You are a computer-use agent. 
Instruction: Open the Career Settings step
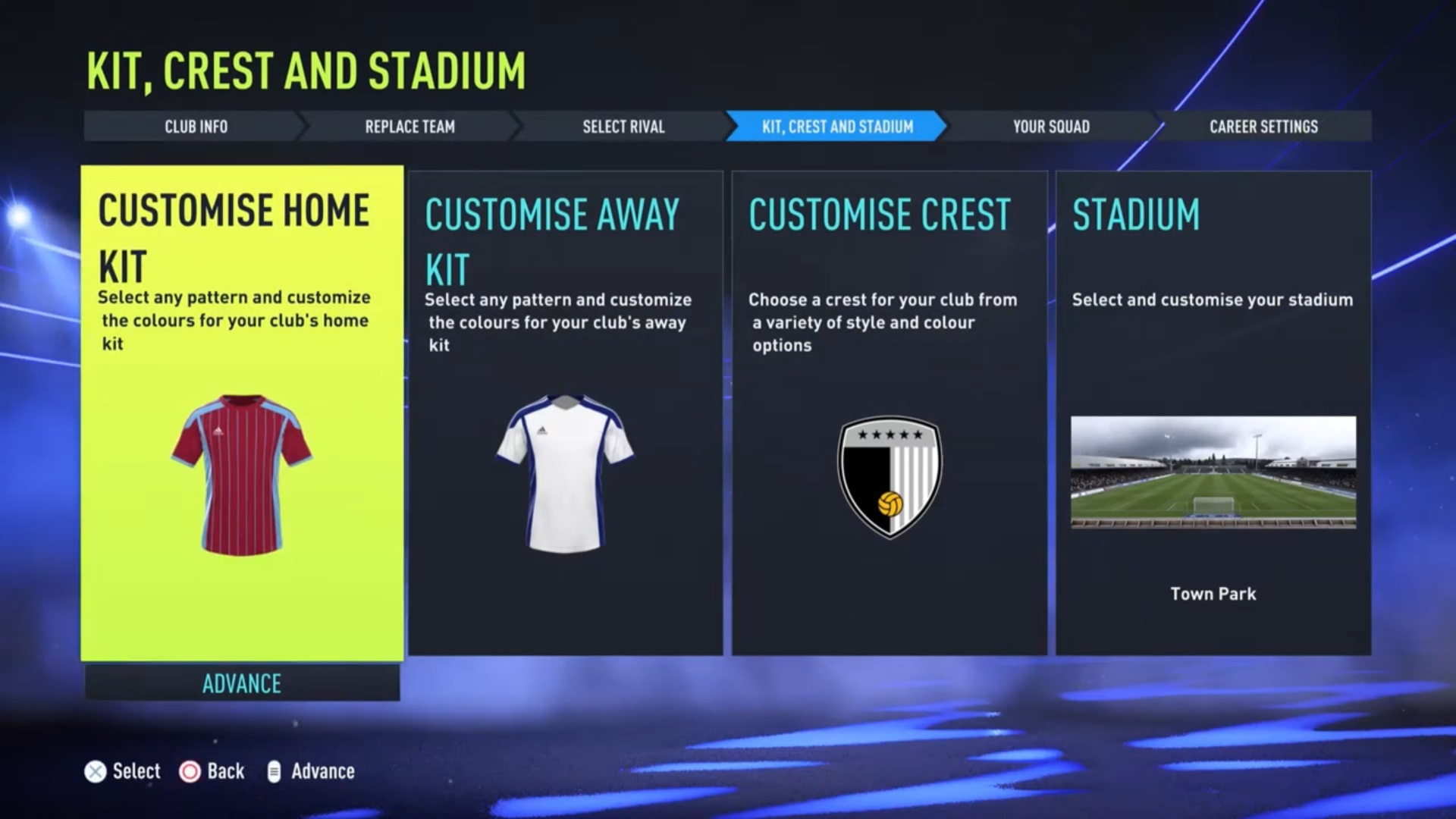1263,127
